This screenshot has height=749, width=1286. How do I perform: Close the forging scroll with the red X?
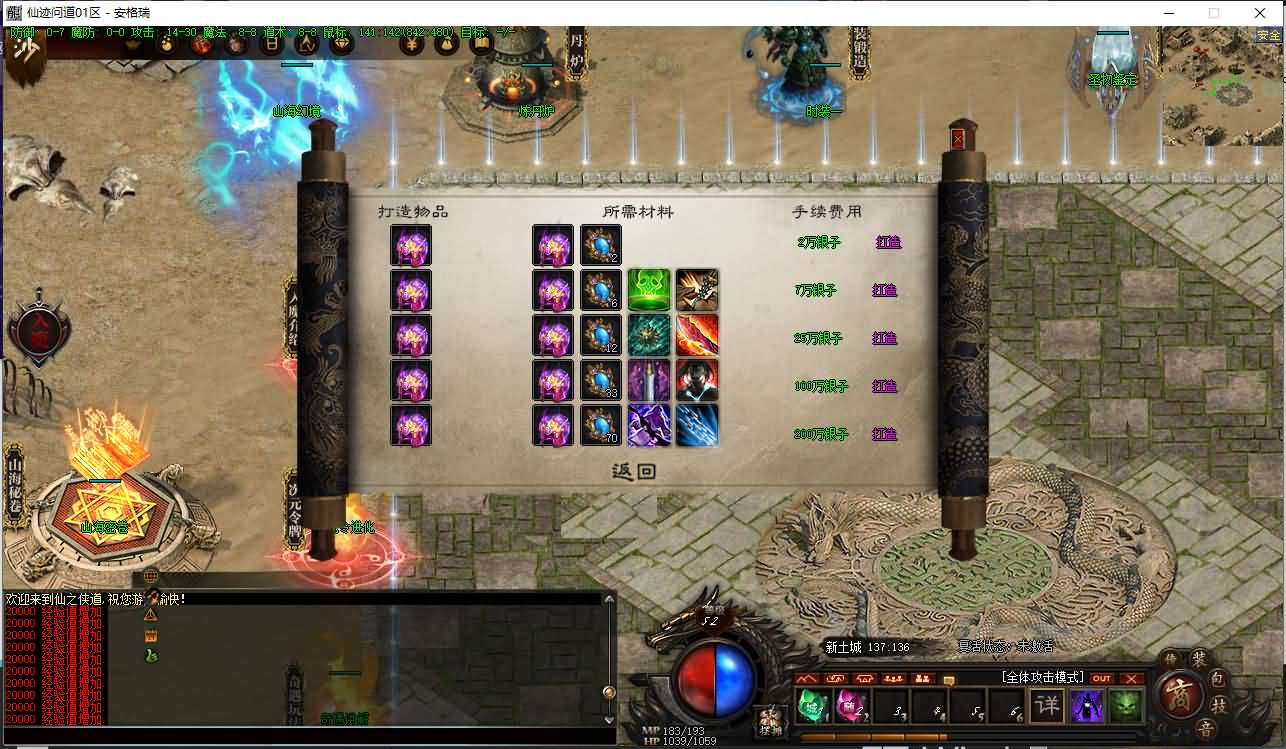[959, 138]
